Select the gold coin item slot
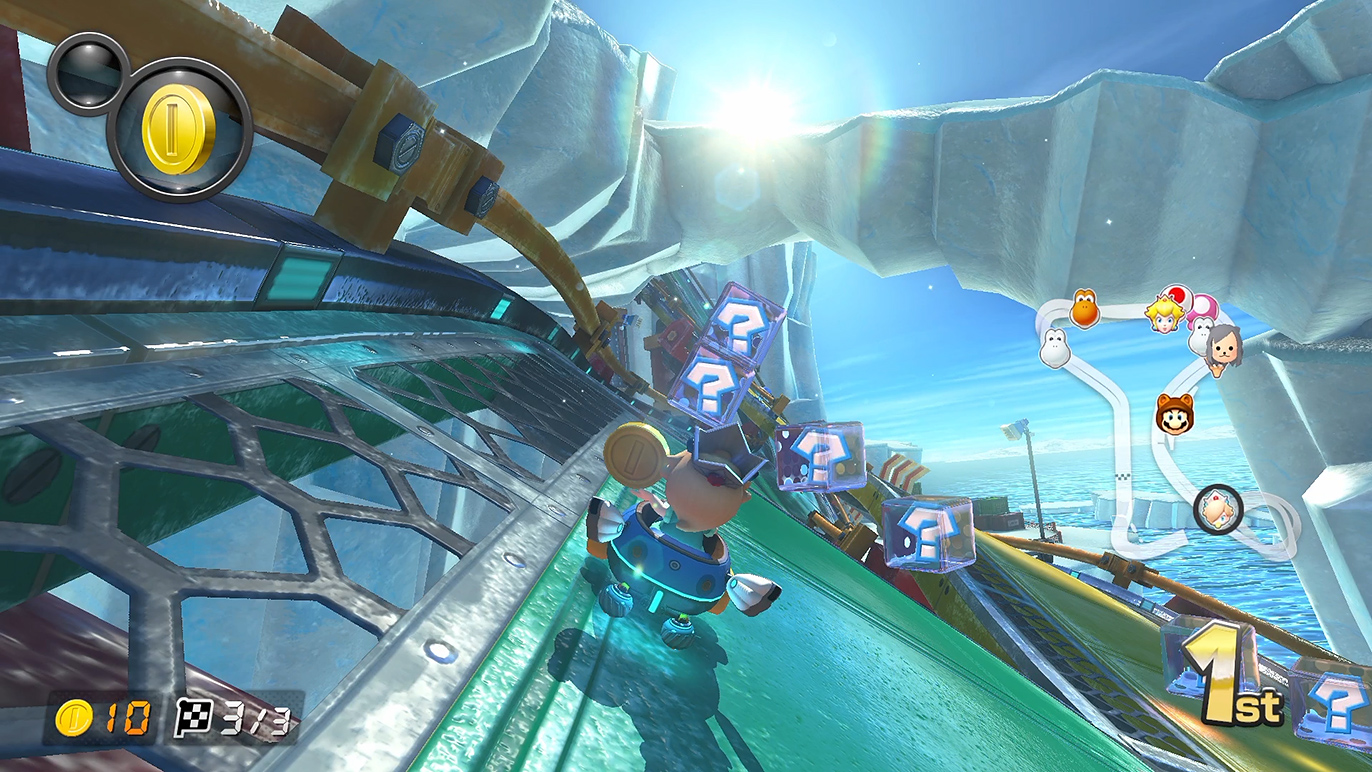Screen dimensions: 1372x772 [179, 131]
